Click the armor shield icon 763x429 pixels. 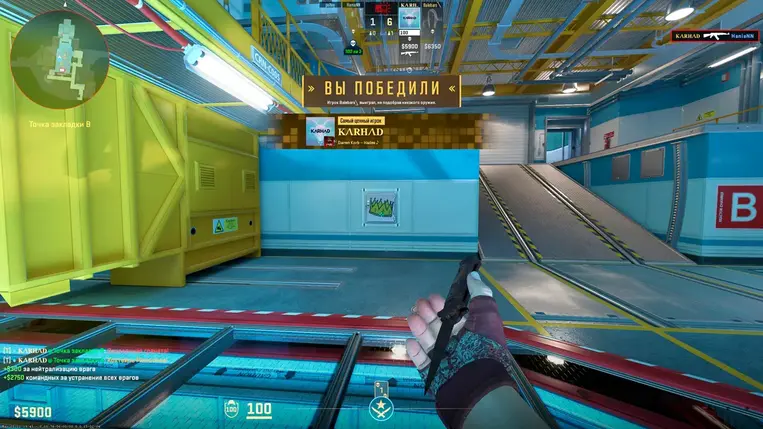pyautogui.click(x=231, y=408)
